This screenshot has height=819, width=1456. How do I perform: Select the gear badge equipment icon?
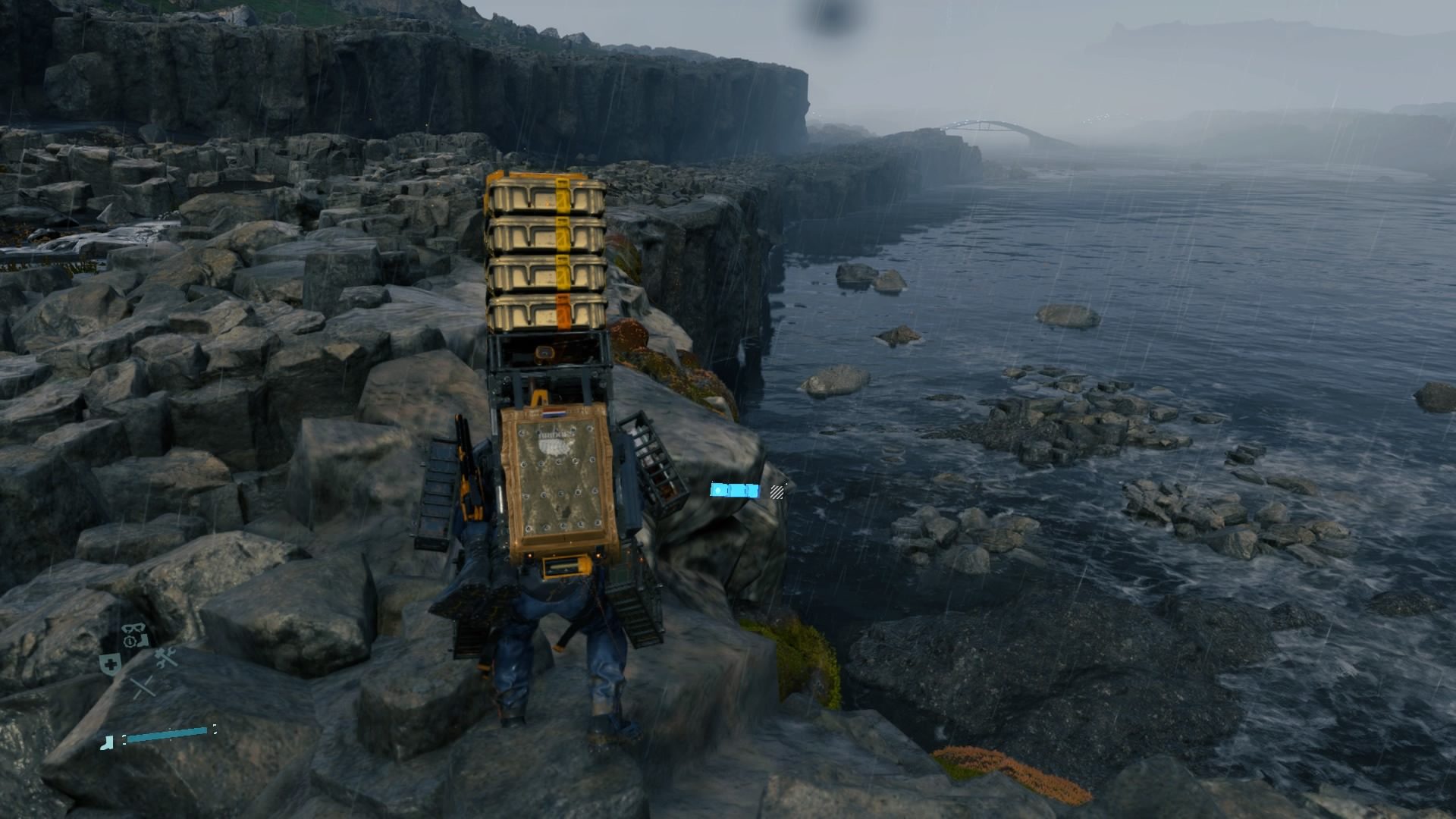pyautogui.click(x=129, y=641)
